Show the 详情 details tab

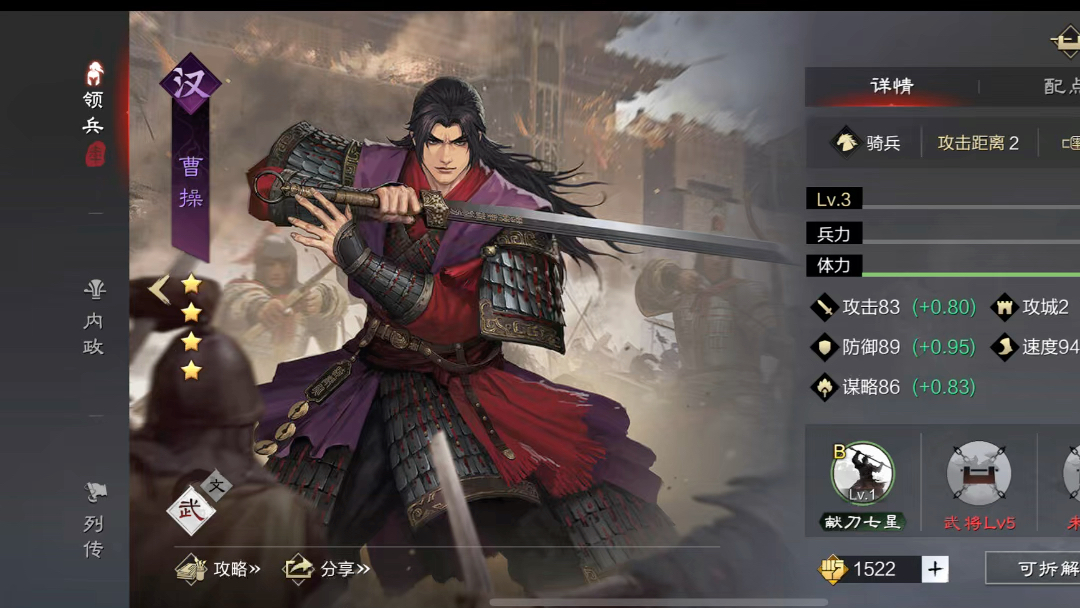pos(891,86)
